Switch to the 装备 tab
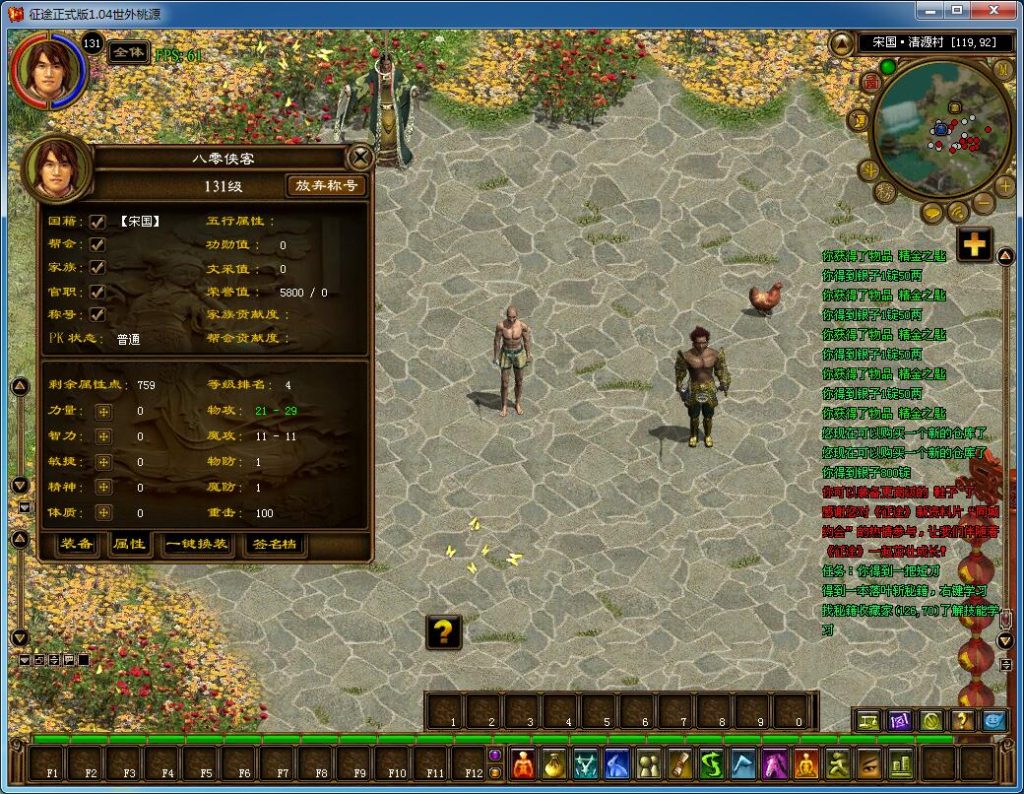The width and height of the screenshot is (1024, 794). 77,544
